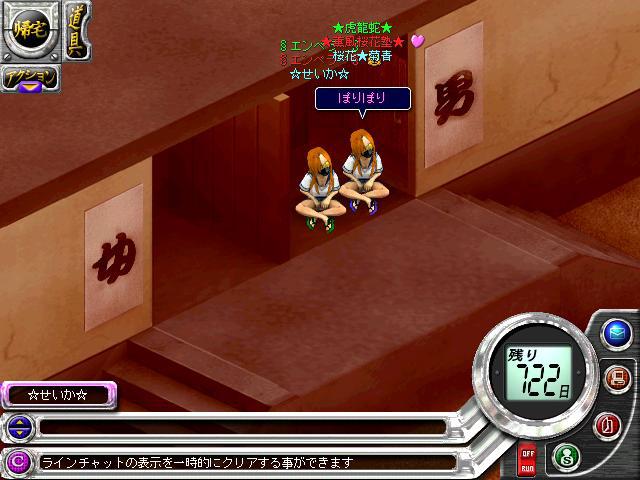
Task: Select the red door icon button
Action: tap(607, 424)
